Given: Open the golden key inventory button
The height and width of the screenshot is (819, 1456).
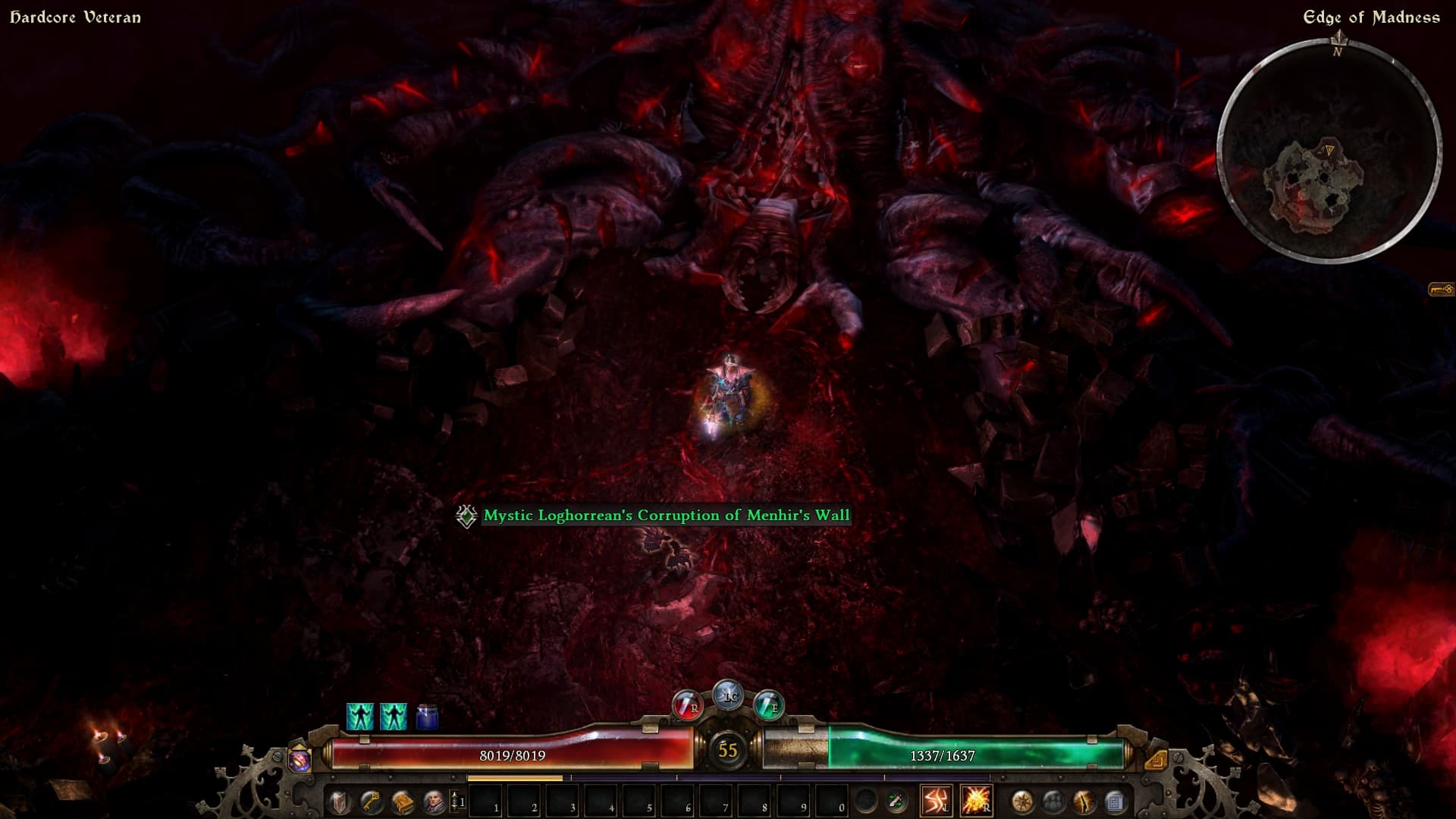Looking at the screenshot, I should (x=370, y=802).
